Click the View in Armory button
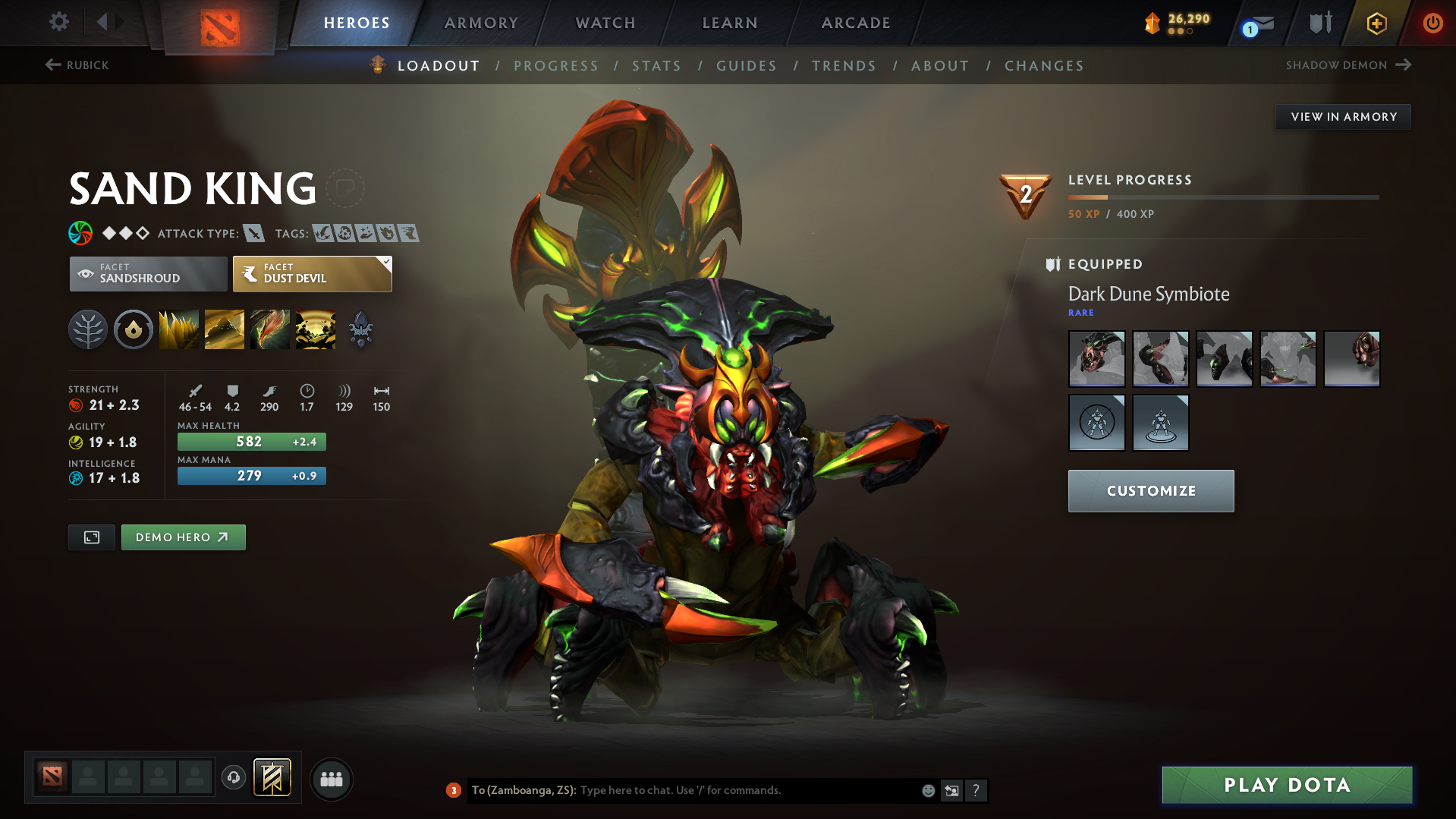The width and height of the screenshot is (1456, 819). [x=1343, y=117]
